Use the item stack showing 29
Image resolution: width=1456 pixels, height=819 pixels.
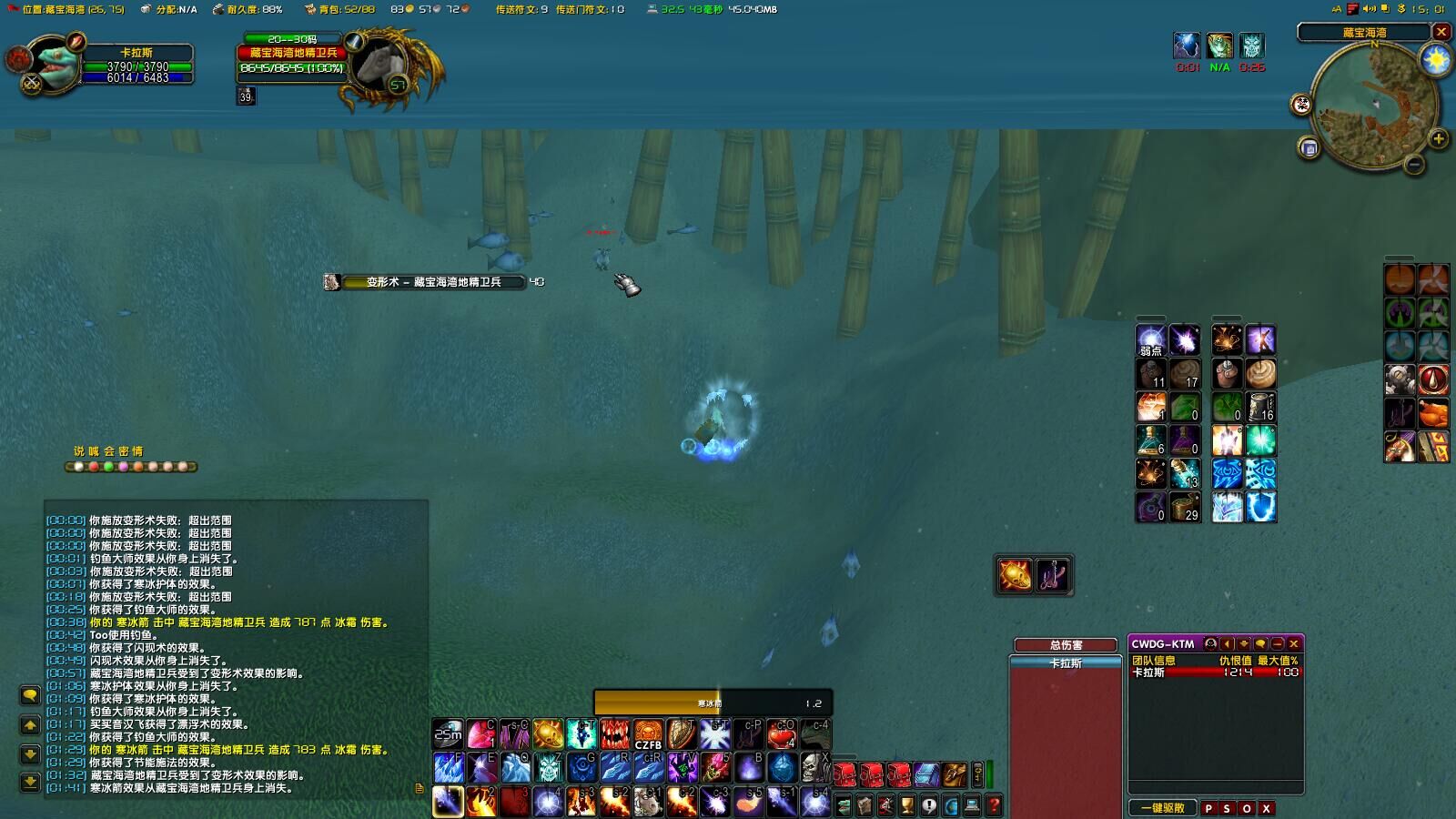pyautogui.click(x=1185, y=507)
